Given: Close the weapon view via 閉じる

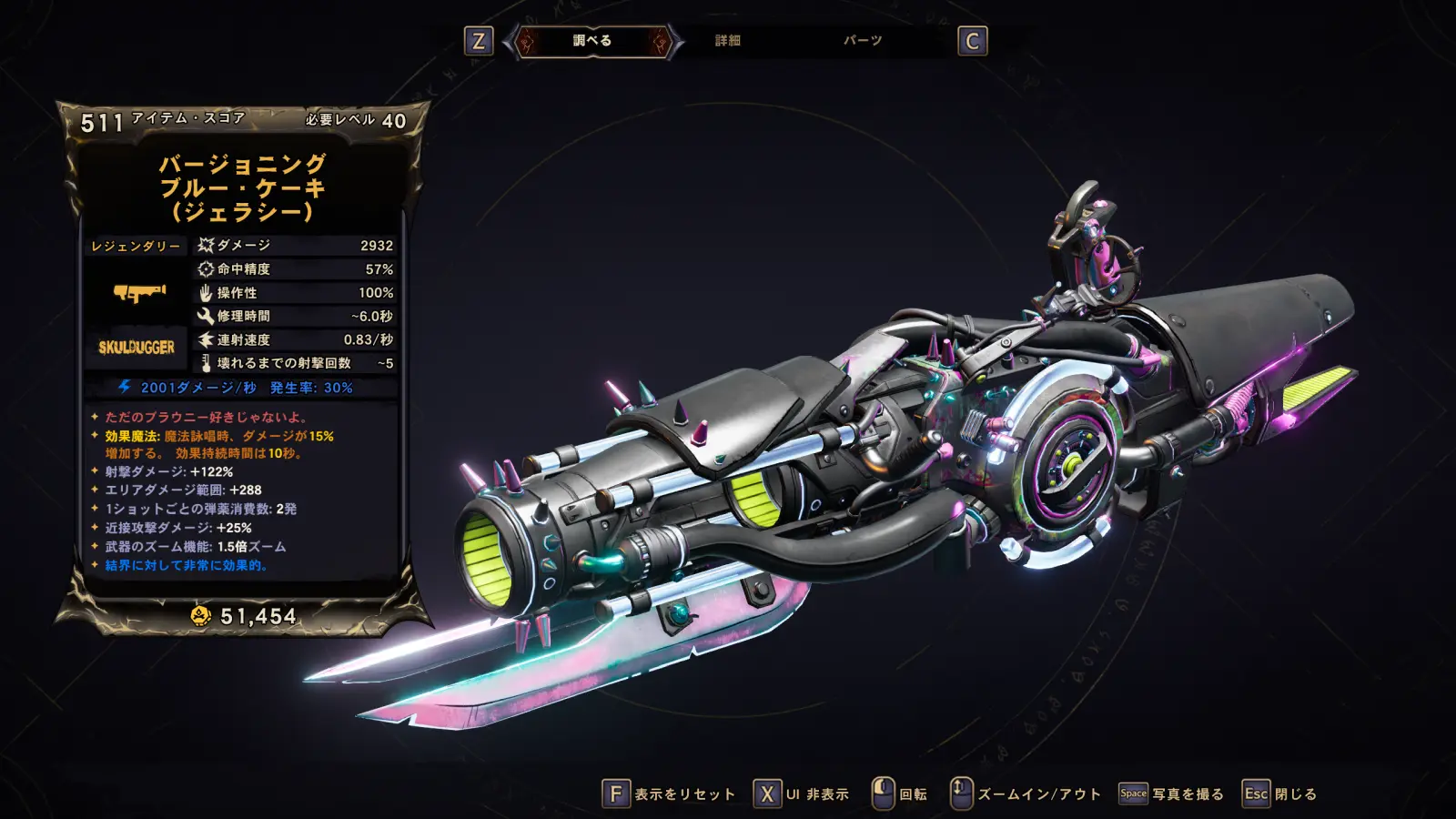Looking at the screenshot, I should 1280,794.
